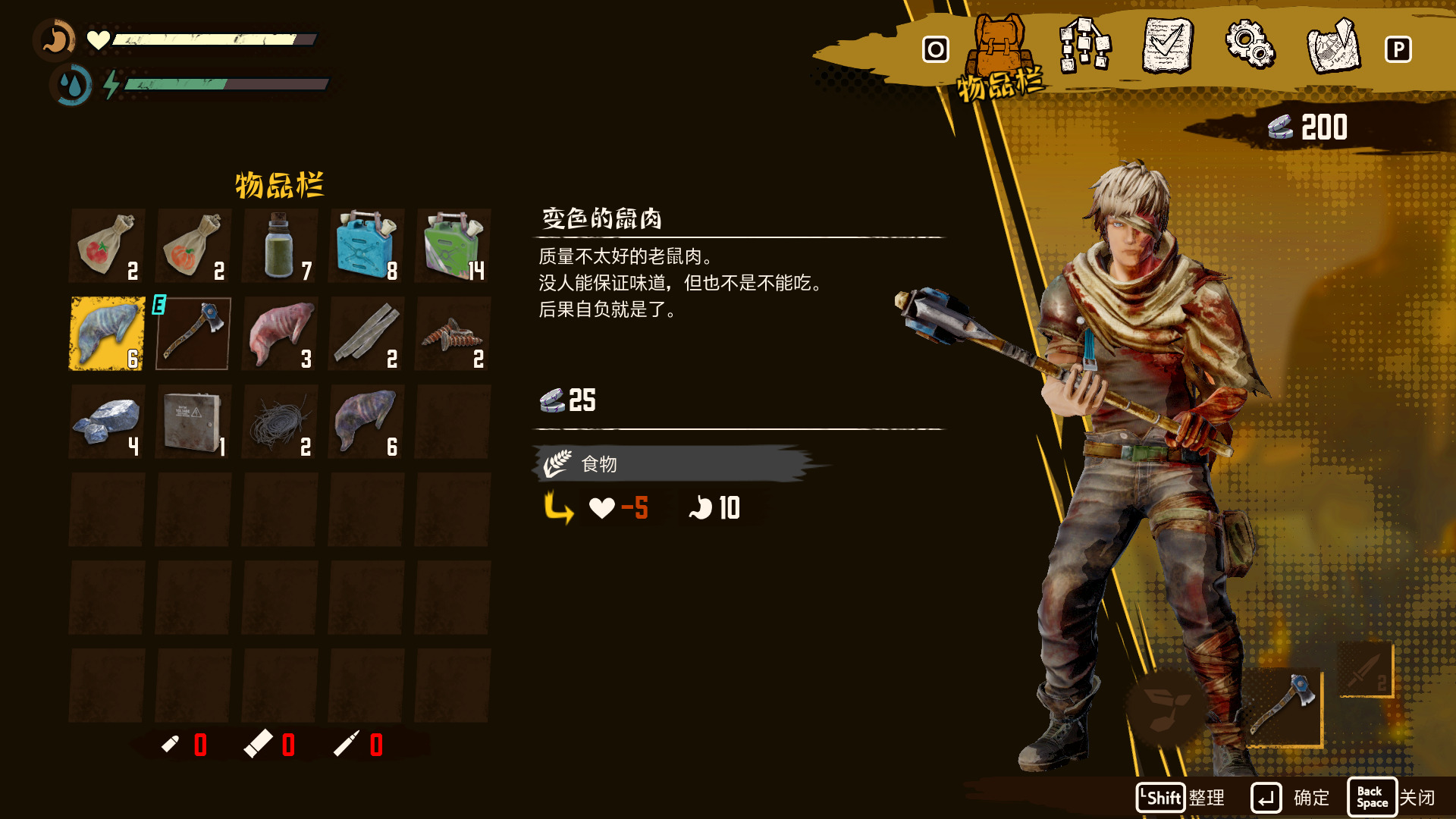Select the highlighted discolored rat meat slot
The width and height of the screenshot is (1456, 819).
tap(107, 334)
